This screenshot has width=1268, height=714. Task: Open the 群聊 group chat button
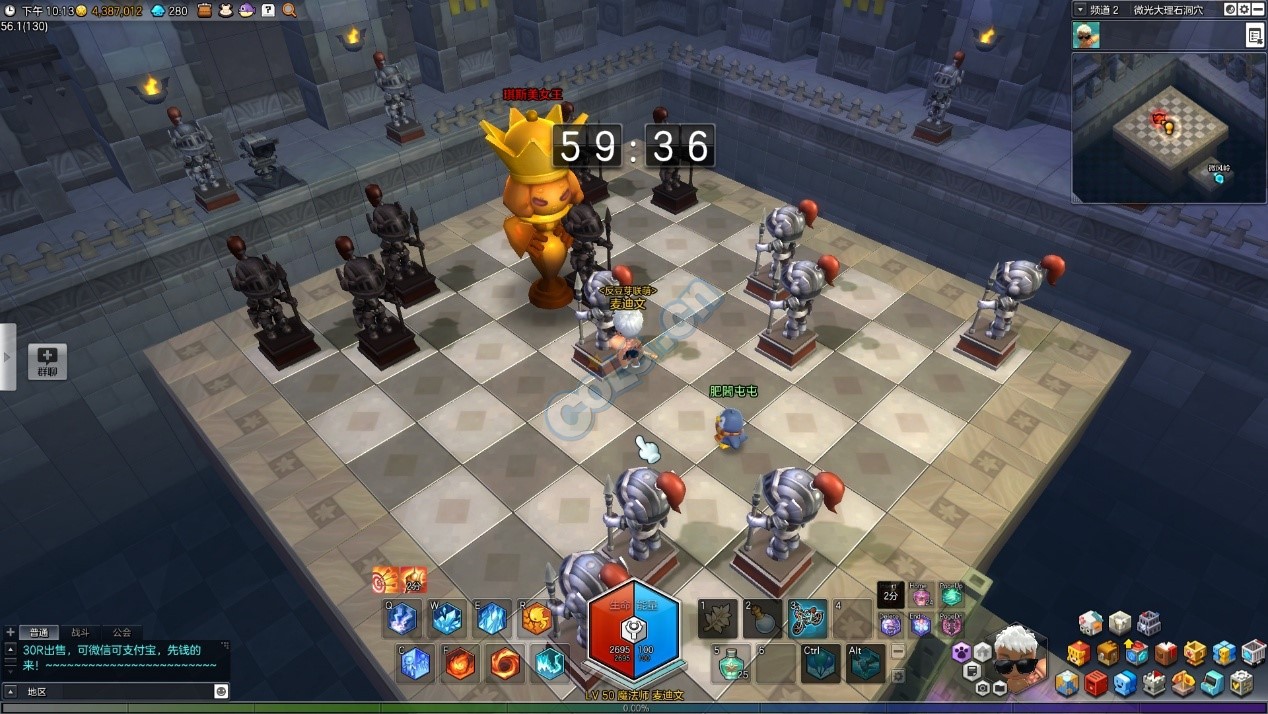point(47,361)
